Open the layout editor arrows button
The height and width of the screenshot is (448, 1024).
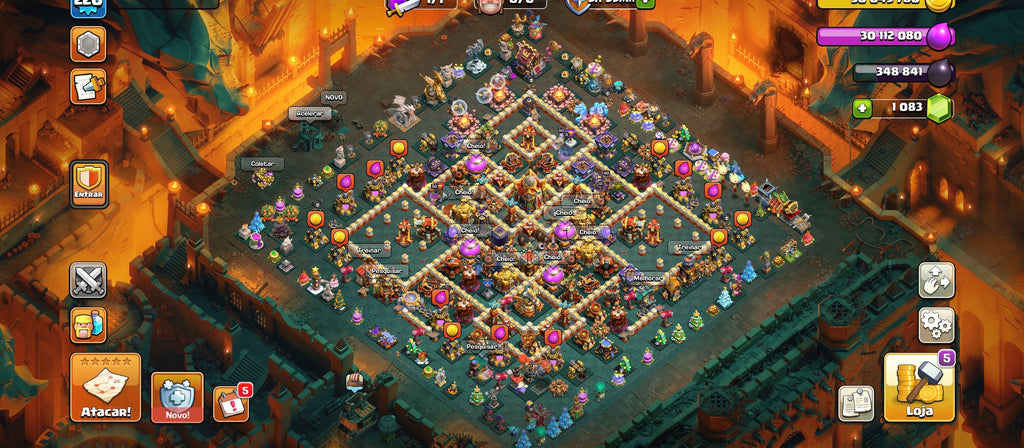pyautogui.click(x=936, y=280)
